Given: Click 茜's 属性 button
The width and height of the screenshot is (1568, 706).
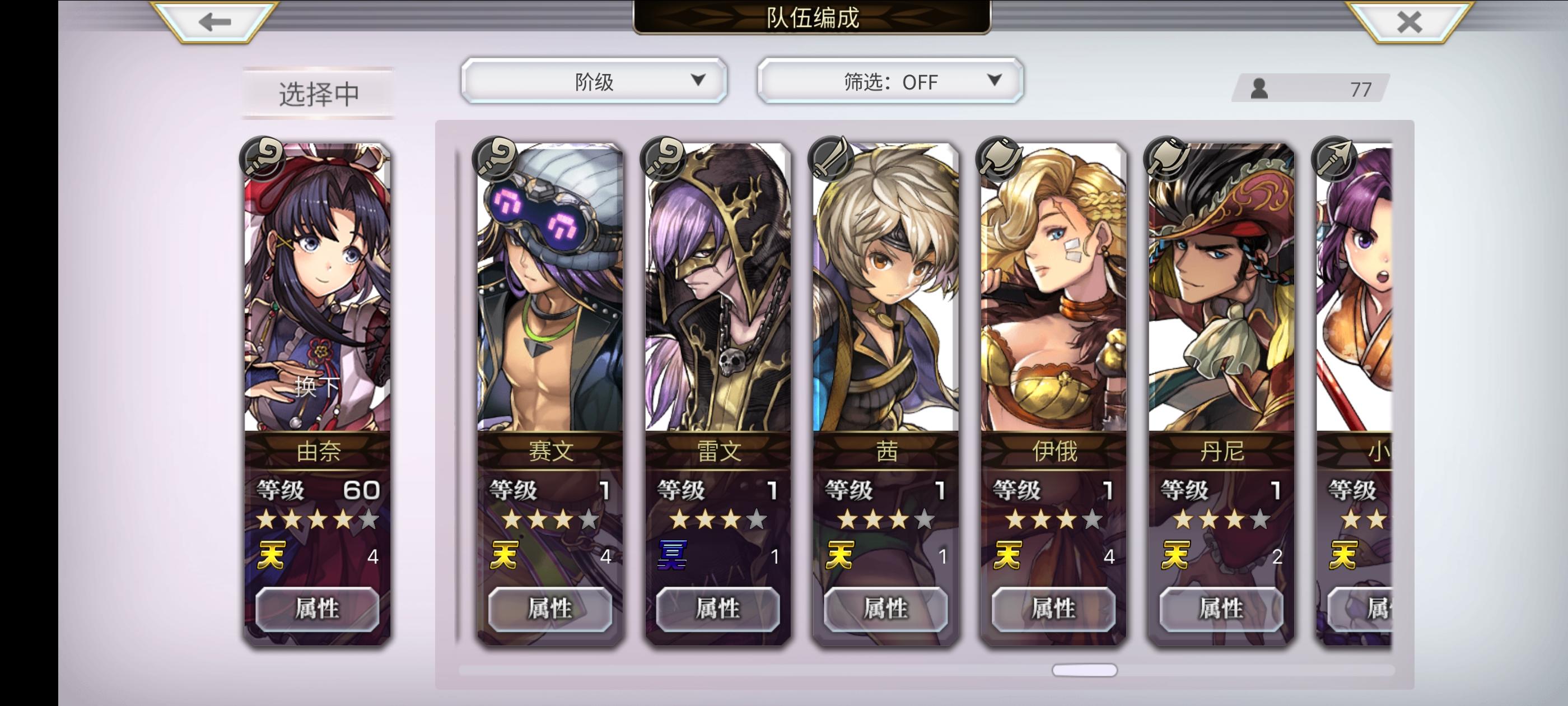Looking at the screenshot, I should (x=886, y=610).
